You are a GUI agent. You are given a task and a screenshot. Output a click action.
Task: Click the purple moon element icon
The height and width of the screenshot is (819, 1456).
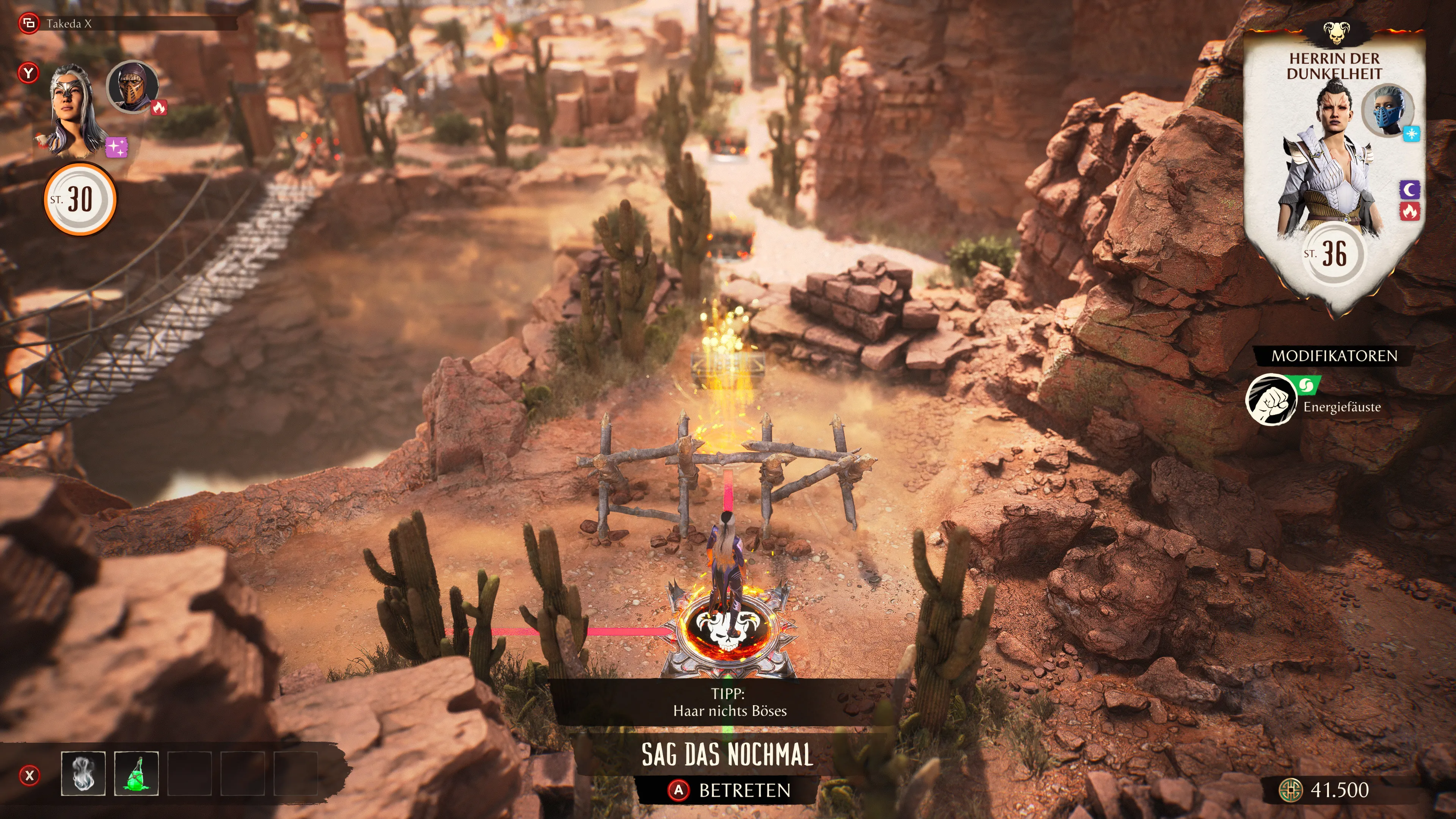[x=1410, y=189]
